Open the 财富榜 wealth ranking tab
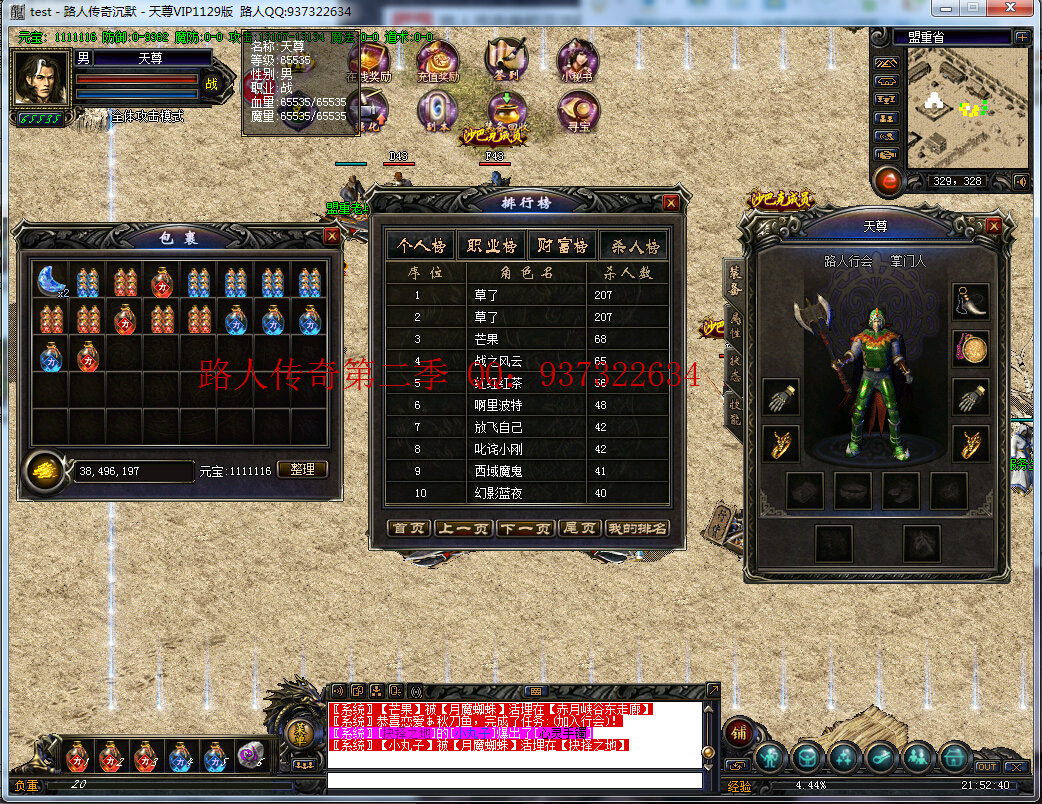 pos(562,246)
